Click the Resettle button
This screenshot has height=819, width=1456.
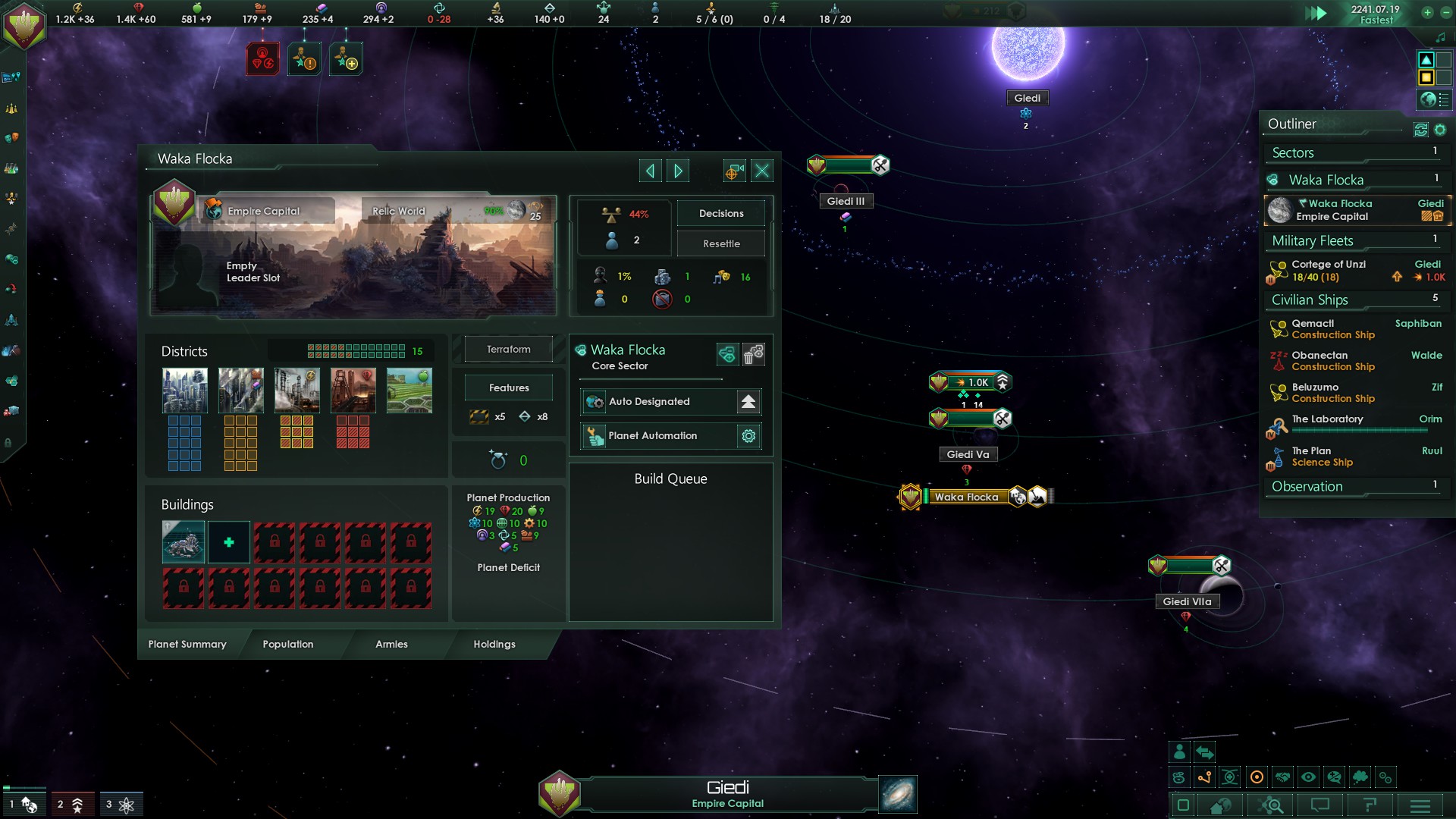point(720,243)
